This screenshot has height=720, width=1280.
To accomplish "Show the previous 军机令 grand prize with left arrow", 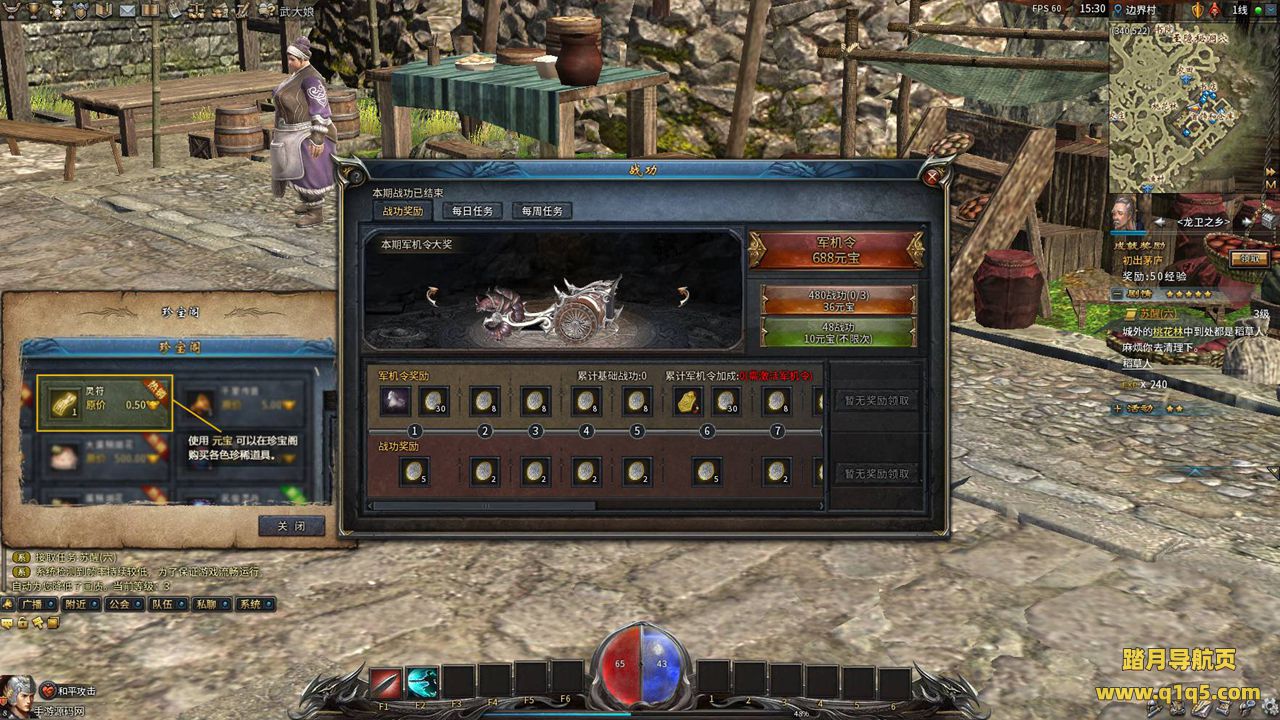I will coord(432,295).
